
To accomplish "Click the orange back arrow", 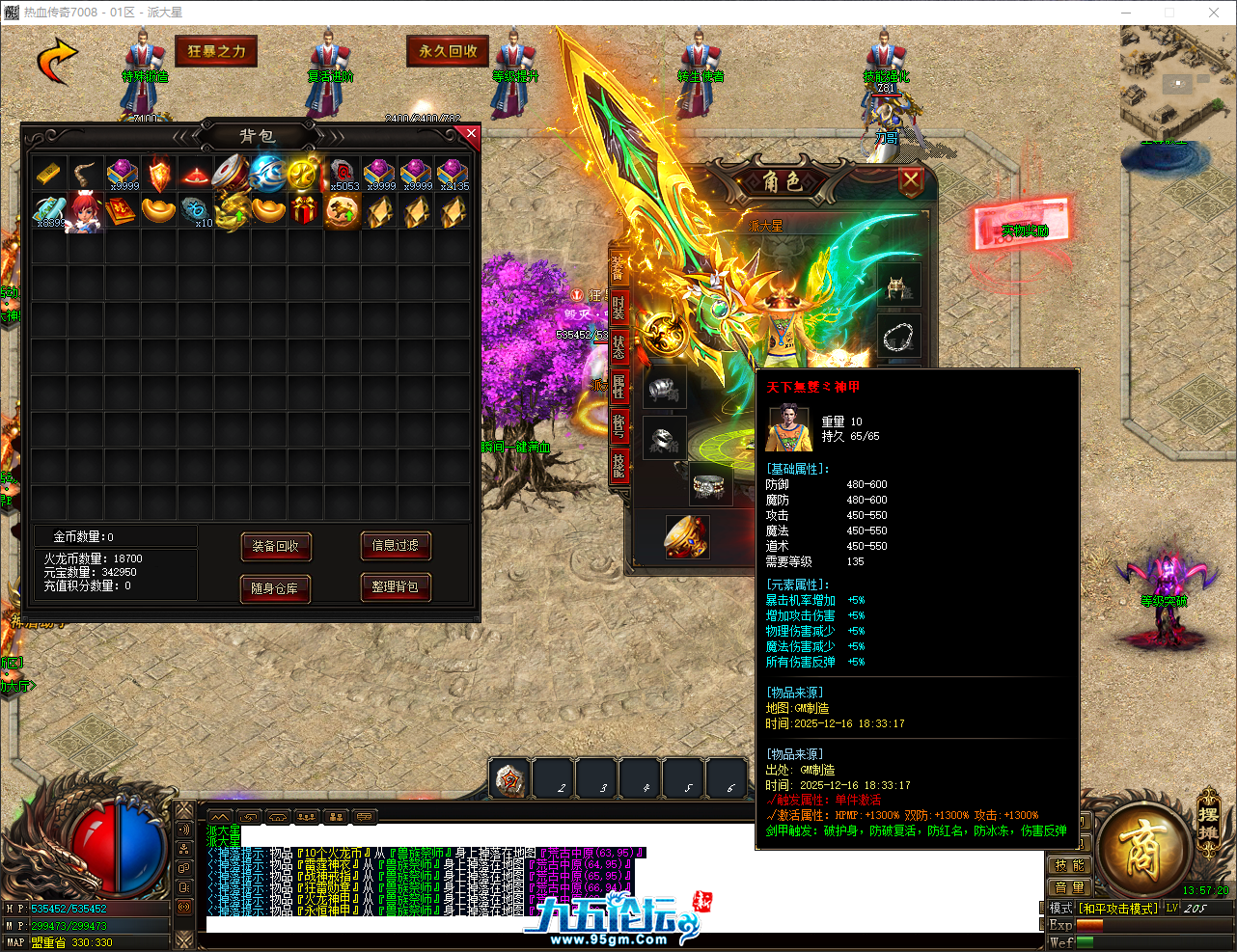I will (57, 61).
